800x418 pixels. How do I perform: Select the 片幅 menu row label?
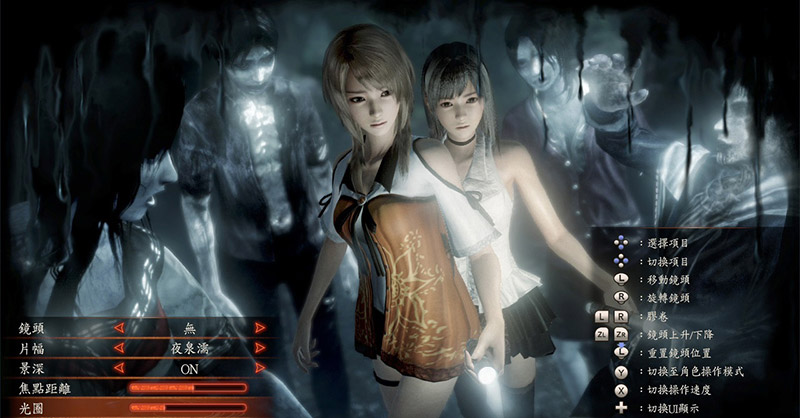(x=33, y=349)
